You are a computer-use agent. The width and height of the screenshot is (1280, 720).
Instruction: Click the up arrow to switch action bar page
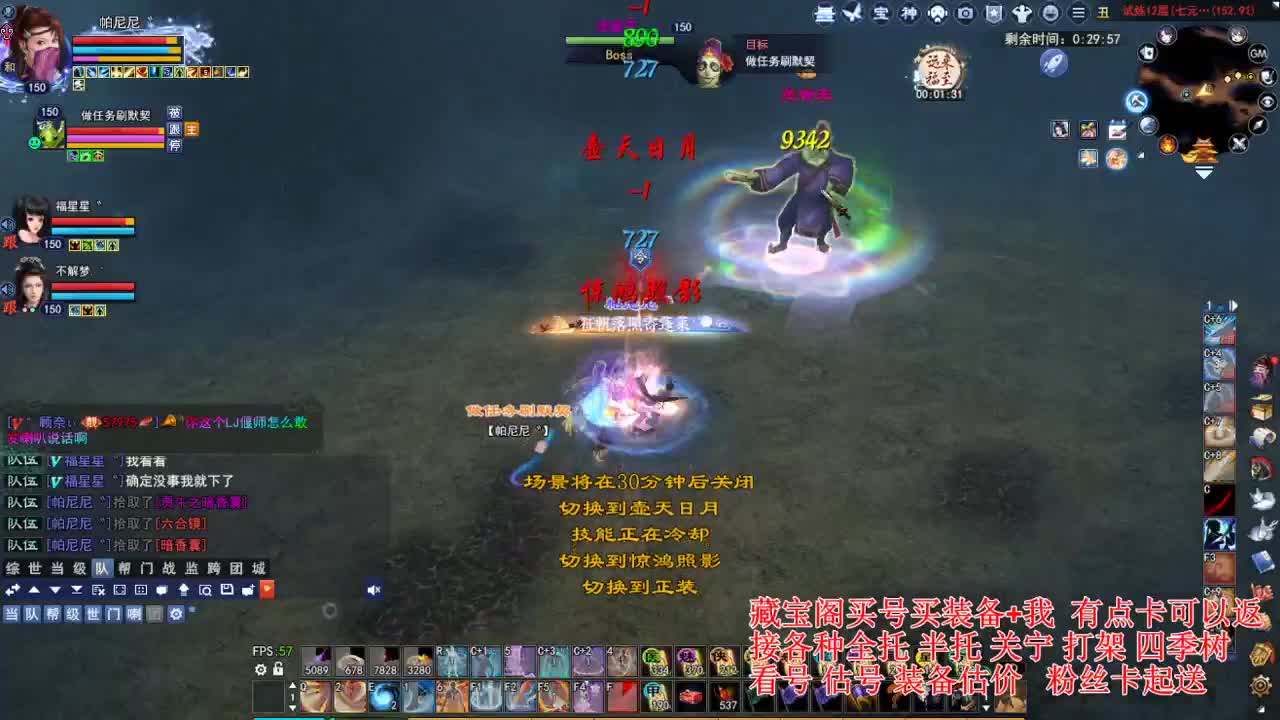293,684
